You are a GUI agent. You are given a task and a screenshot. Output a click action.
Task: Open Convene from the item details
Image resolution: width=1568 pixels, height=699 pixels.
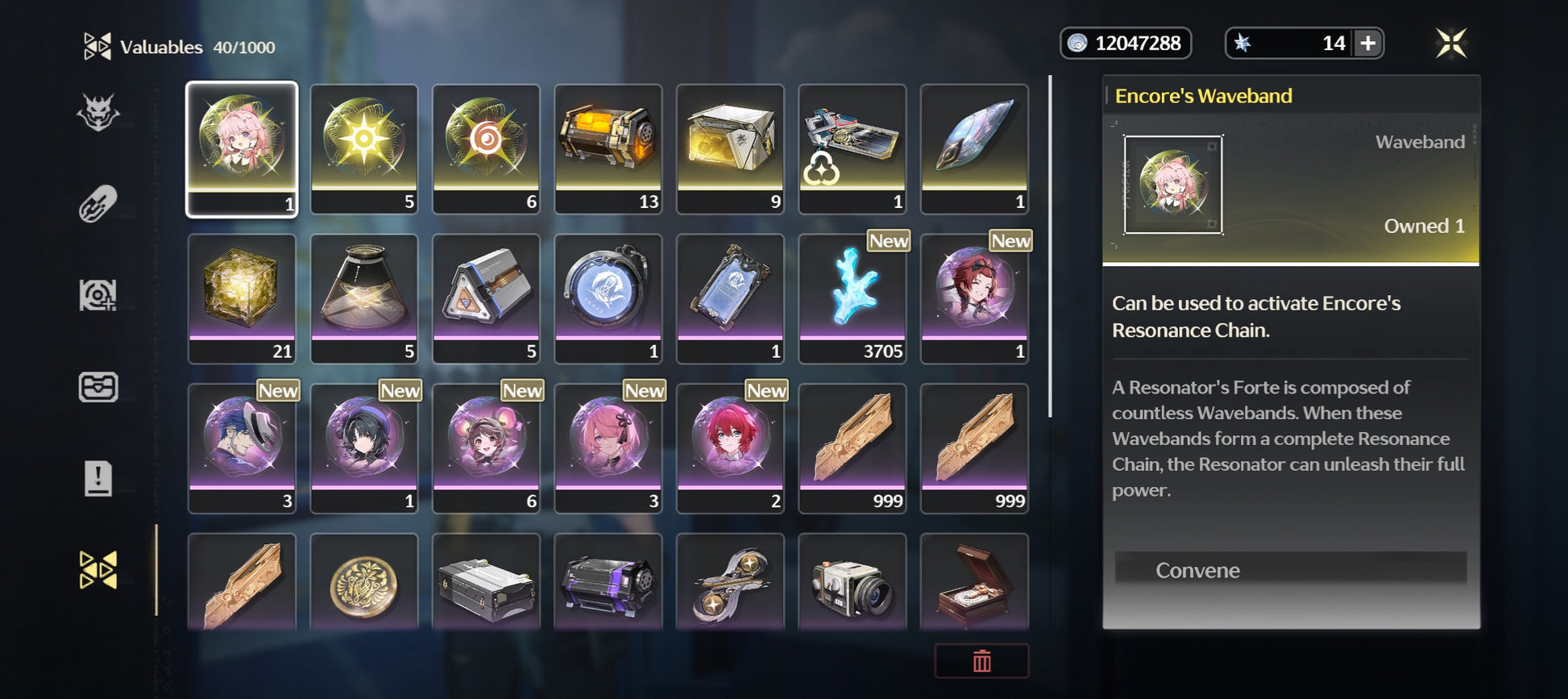[x=1289, y=570]
